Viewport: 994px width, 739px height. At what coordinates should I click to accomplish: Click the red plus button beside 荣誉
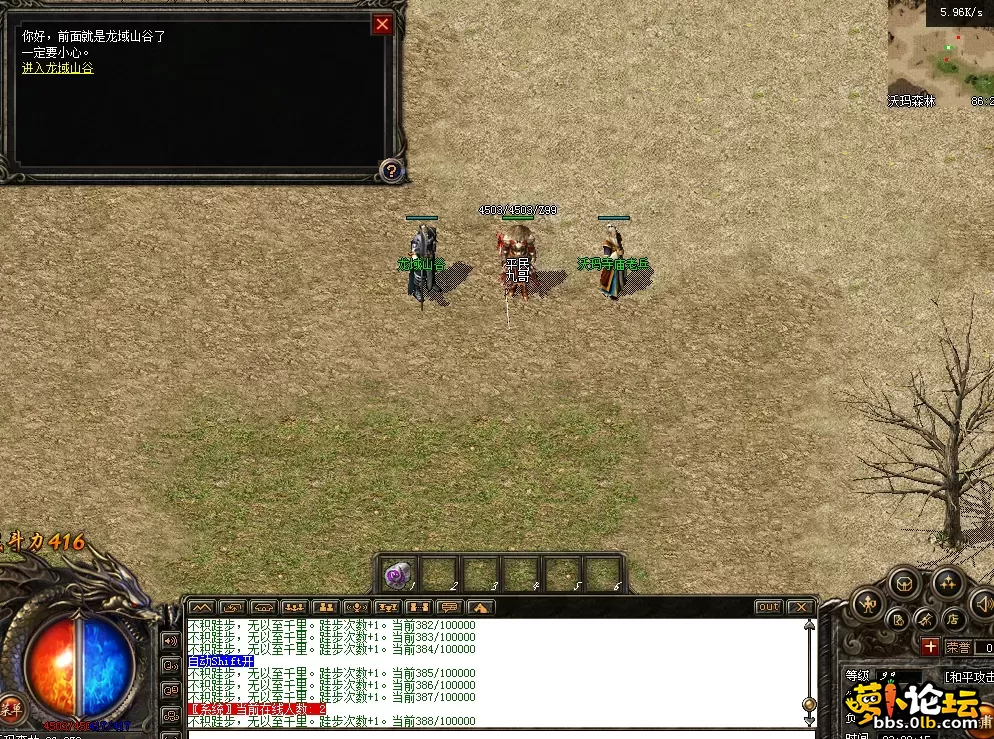coord(930,647)
